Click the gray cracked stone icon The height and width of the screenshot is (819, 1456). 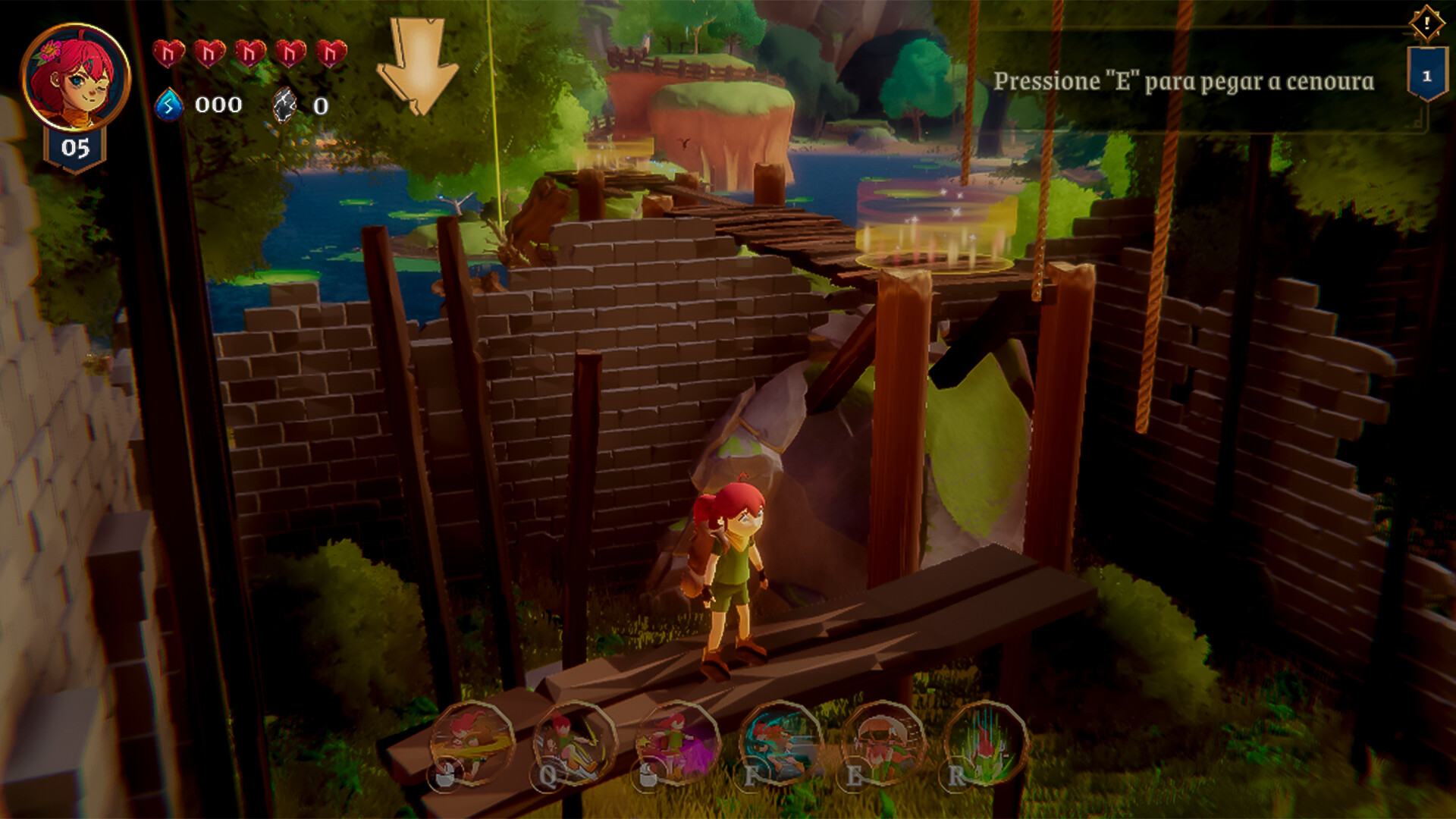click(285, 105)
